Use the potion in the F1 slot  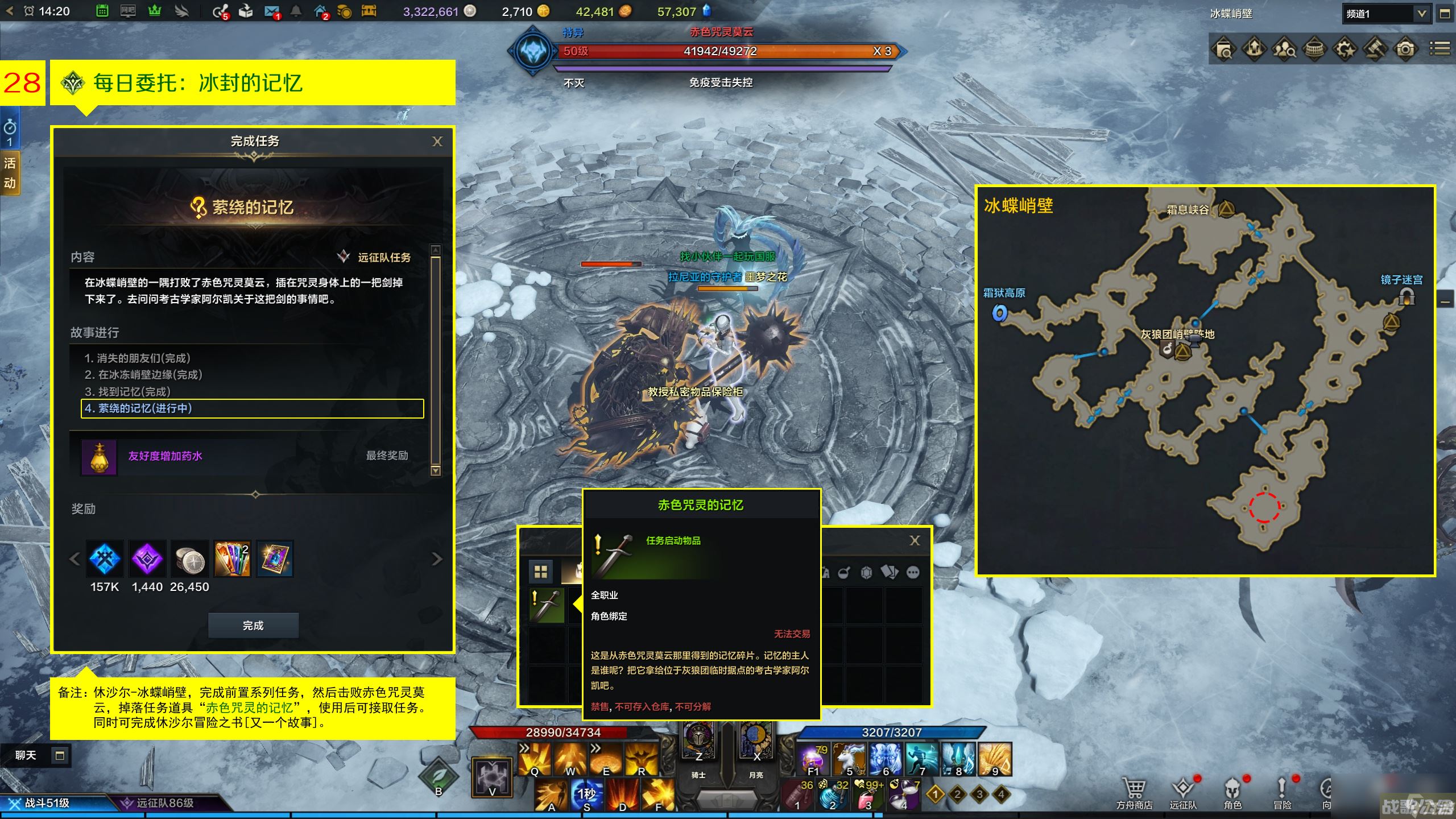click(813, 759)
